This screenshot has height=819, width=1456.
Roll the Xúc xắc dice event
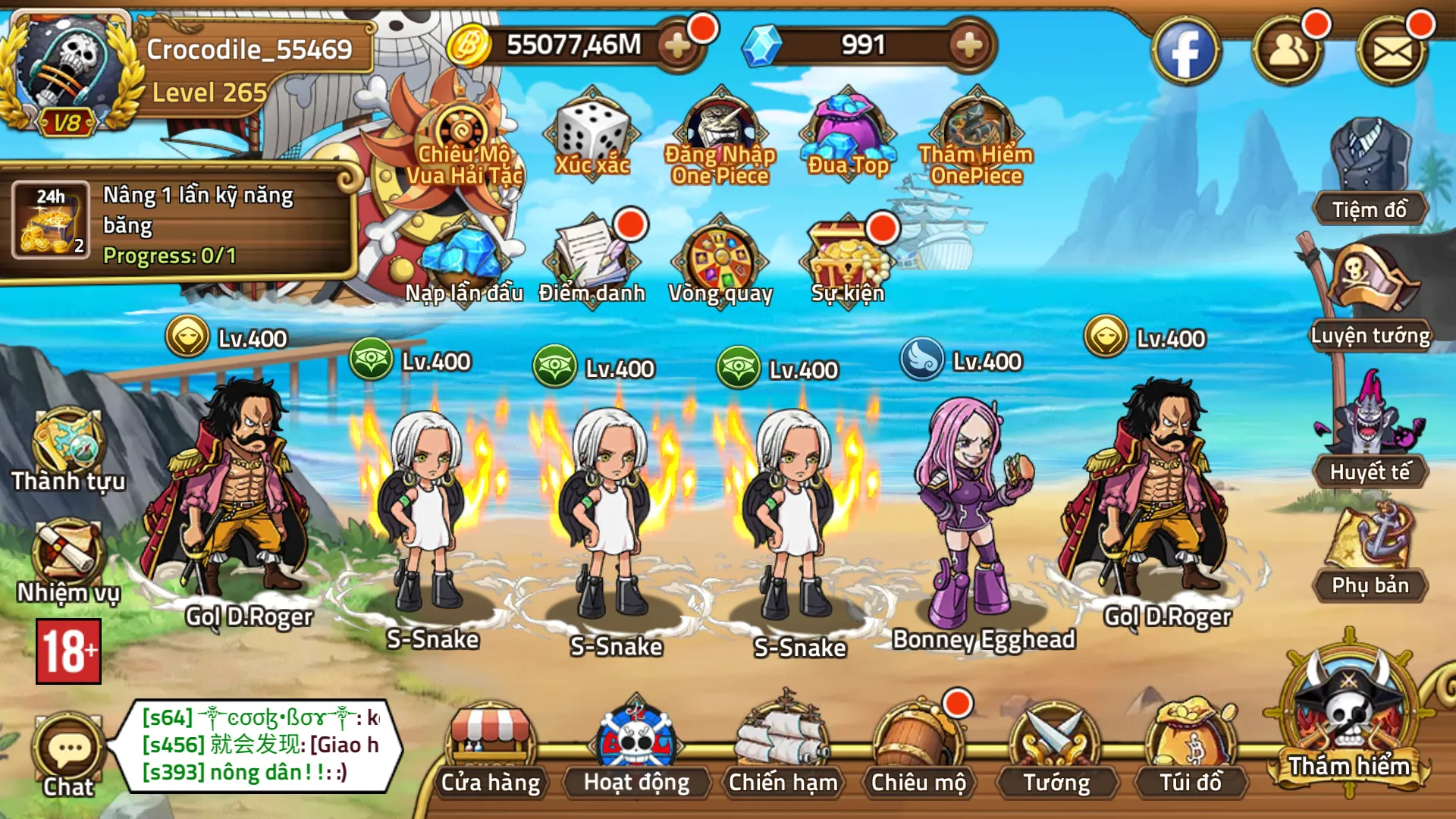[592, 136]
